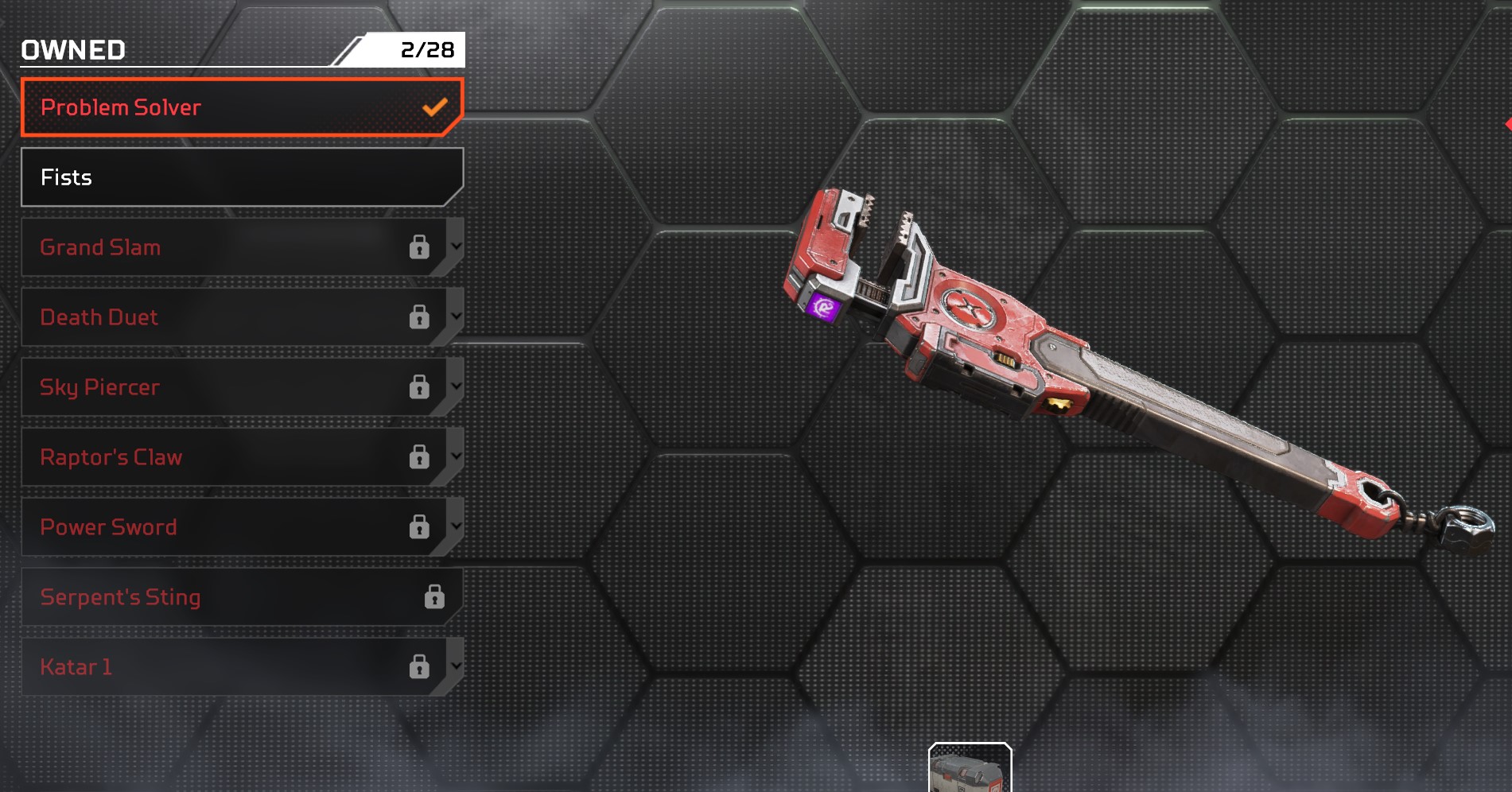Choose the Power Sword row
The height and width of the screenshot is (792, 1512).
223,527
